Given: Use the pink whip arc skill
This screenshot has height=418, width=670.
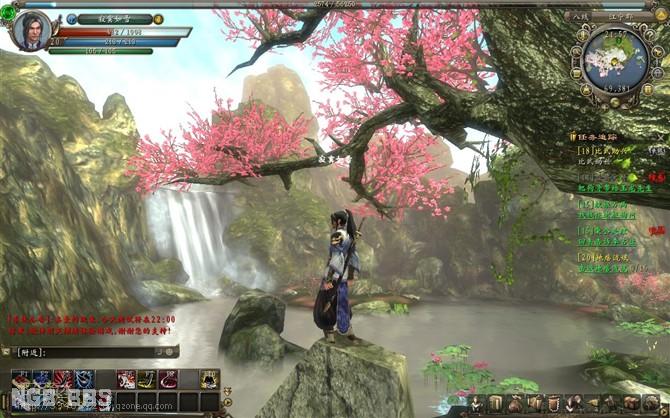Looking at the screenshot, I should tap(167, 378).
